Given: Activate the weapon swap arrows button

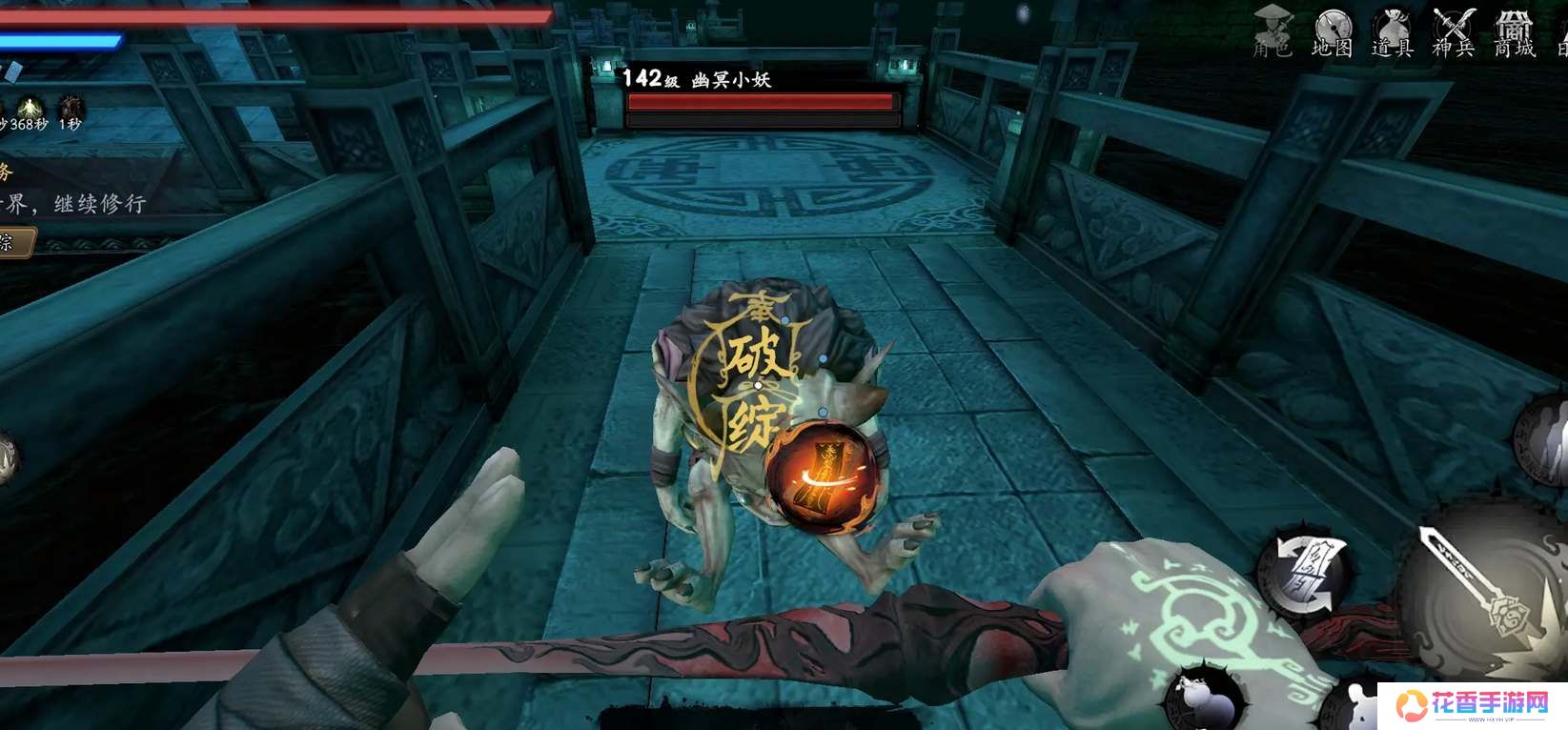Looking at the screenshot, I should pos(1304,573).
